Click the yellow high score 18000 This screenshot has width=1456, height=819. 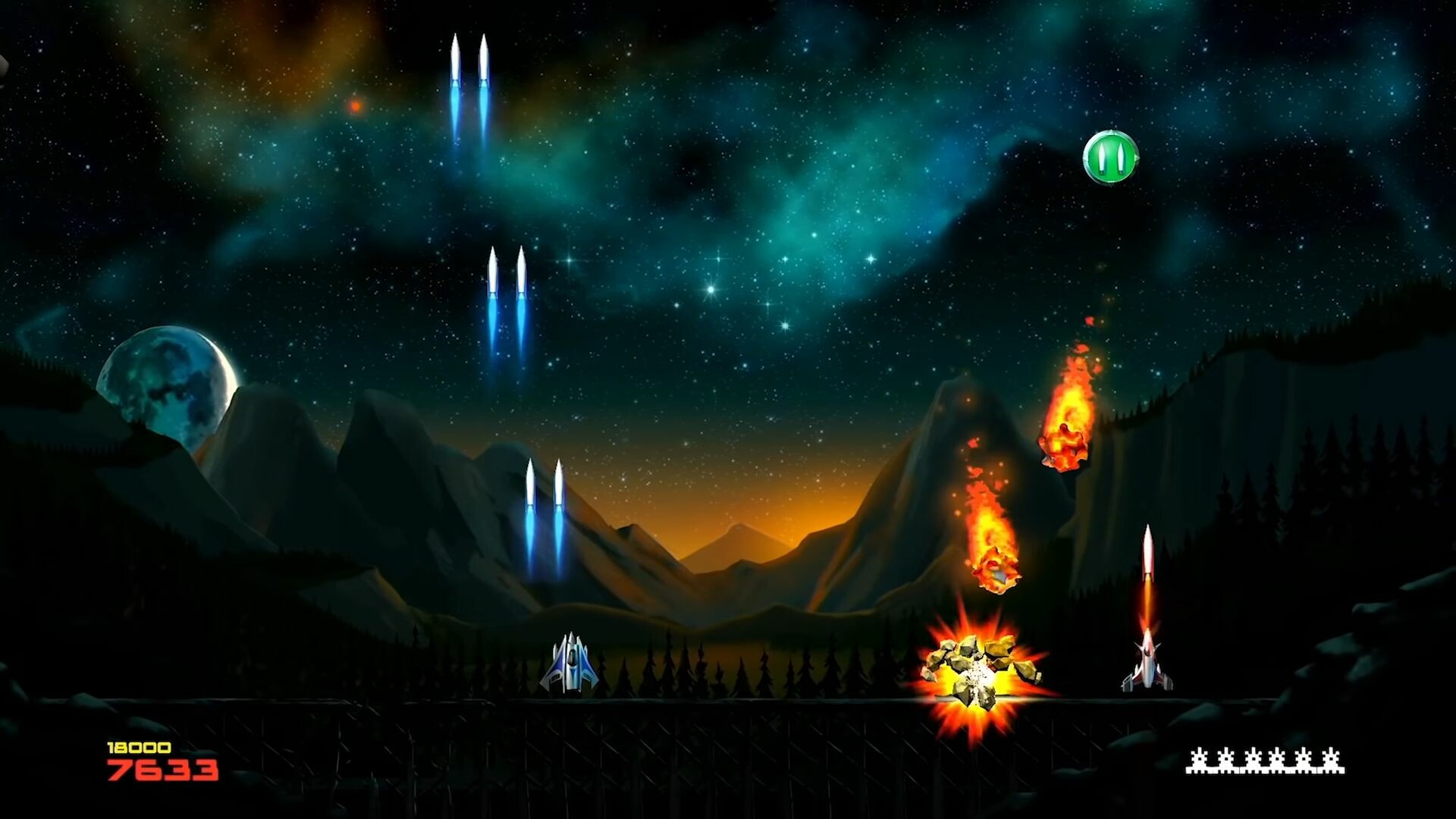(x=139, y=747)
